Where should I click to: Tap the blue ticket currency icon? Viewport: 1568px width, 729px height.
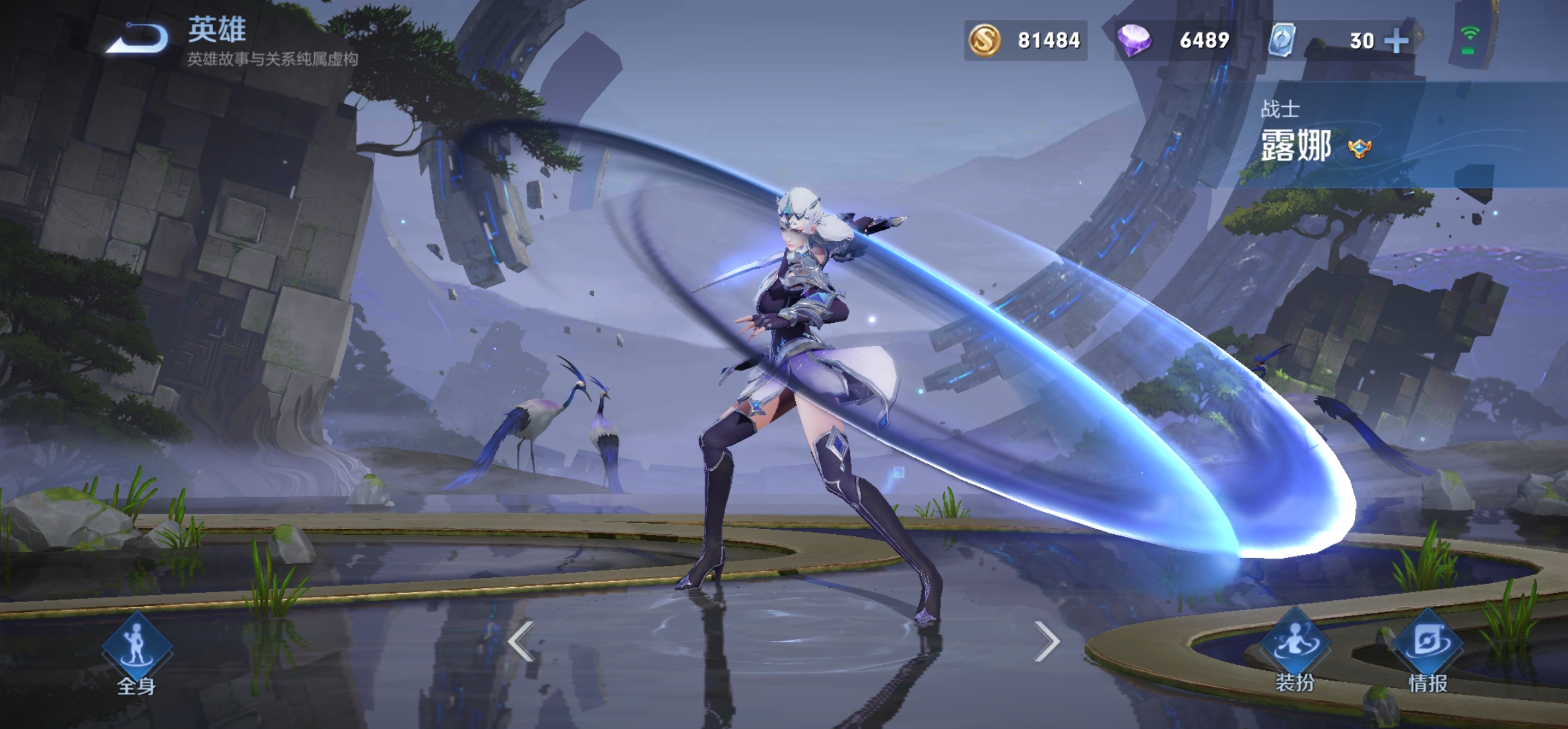(x=1282, y=40)
